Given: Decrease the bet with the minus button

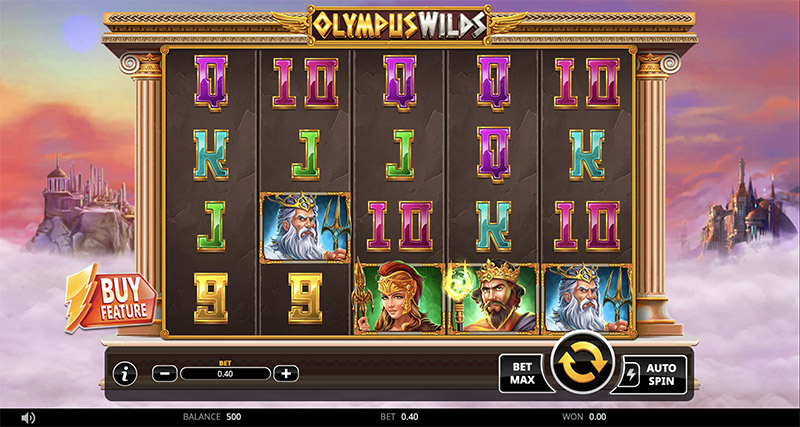Looking at the screenshot, I should (166, 373).
